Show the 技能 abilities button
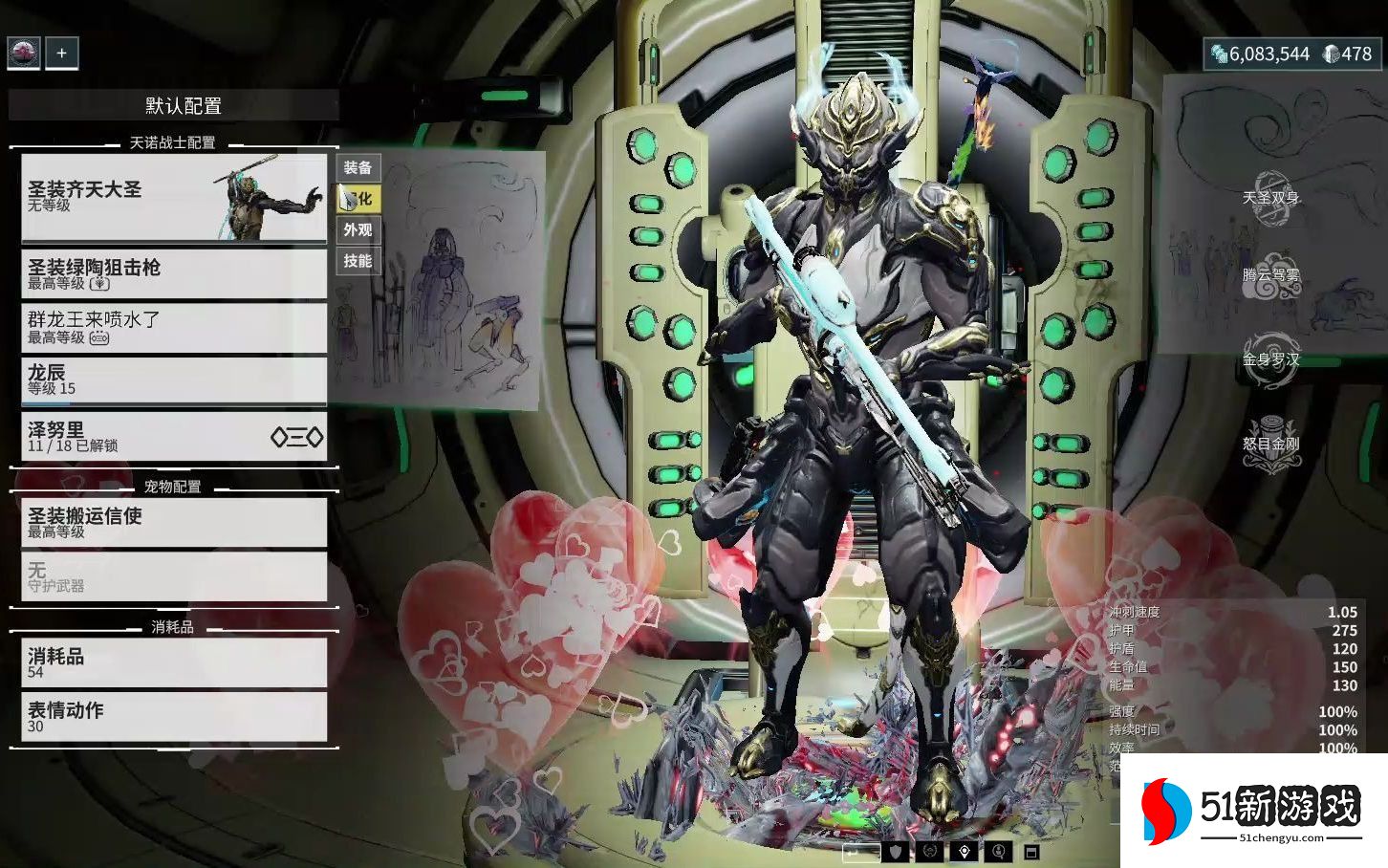1388x868 pixels. tap(358, 261)
